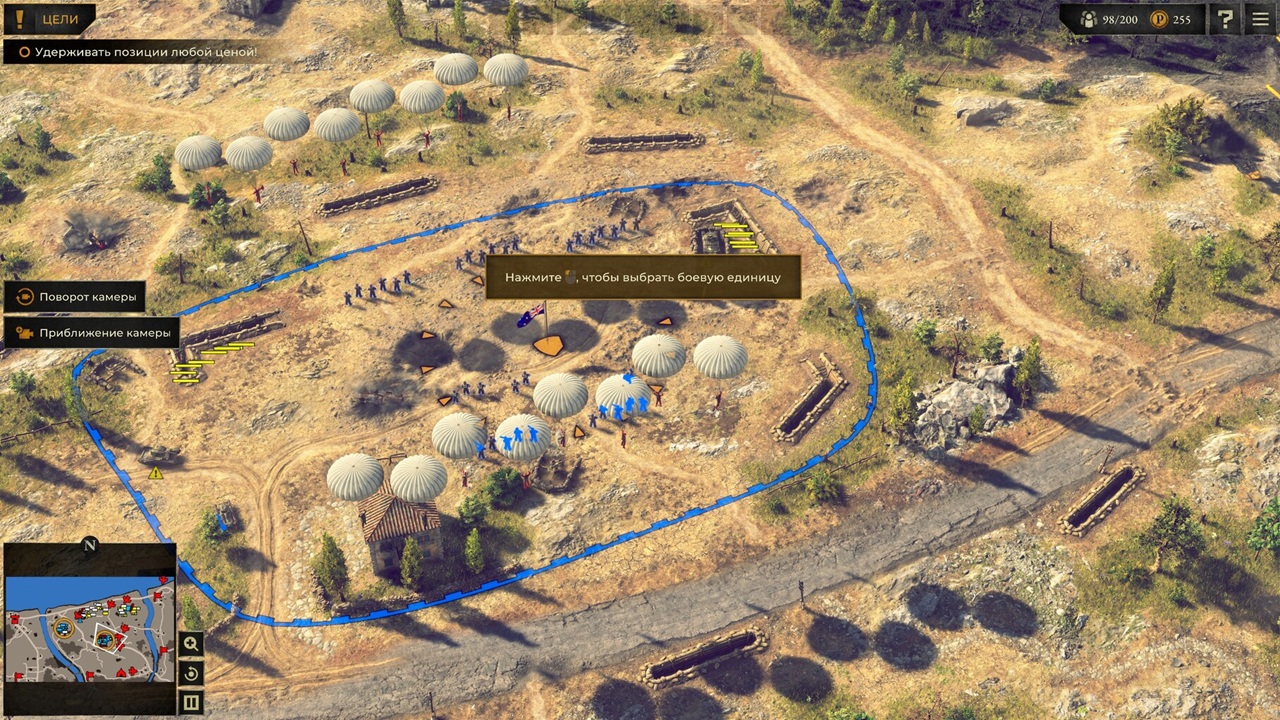
Task: Reset camera rotation with the circular arrow button
Action: (191, 674)
